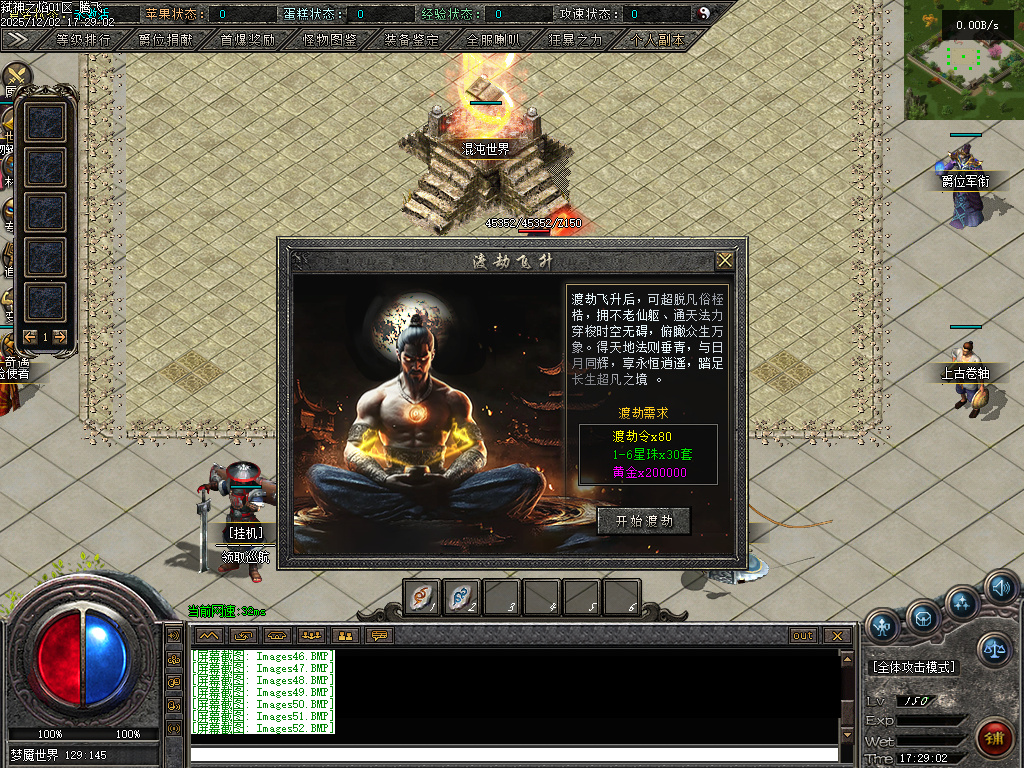Select the 首爆奖励 menu entry
Viewport: 1024px width, 768px height.
pos(248,40)
